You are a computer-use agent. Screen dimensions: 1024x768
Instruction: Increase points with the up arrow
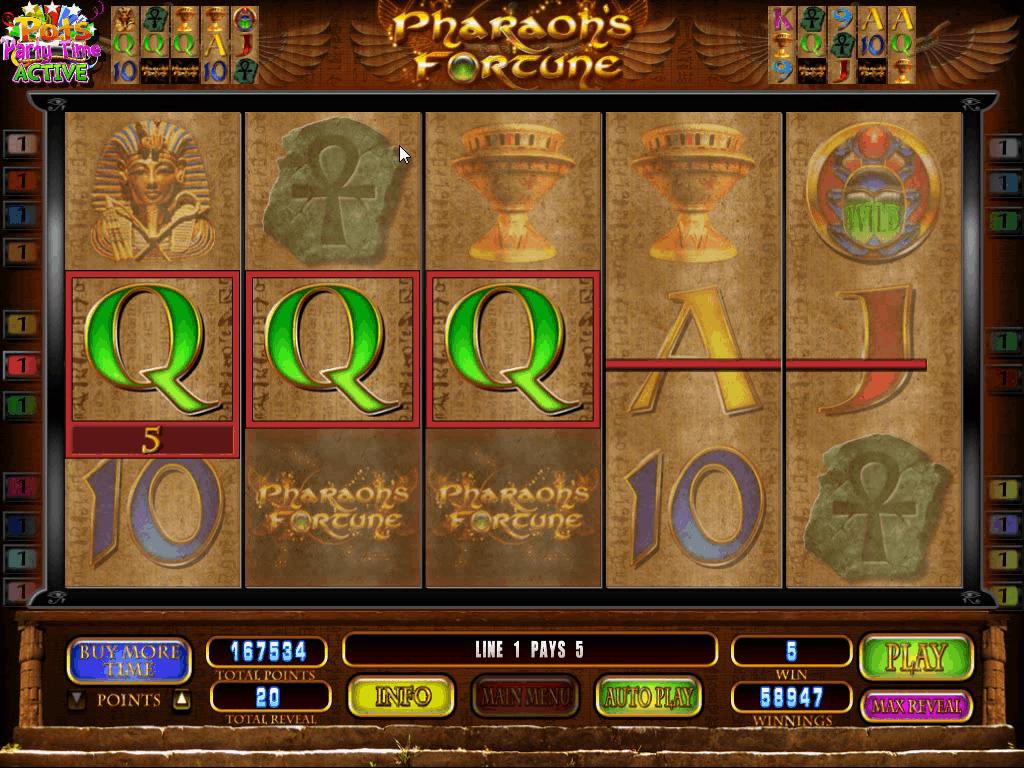point(181,700)
